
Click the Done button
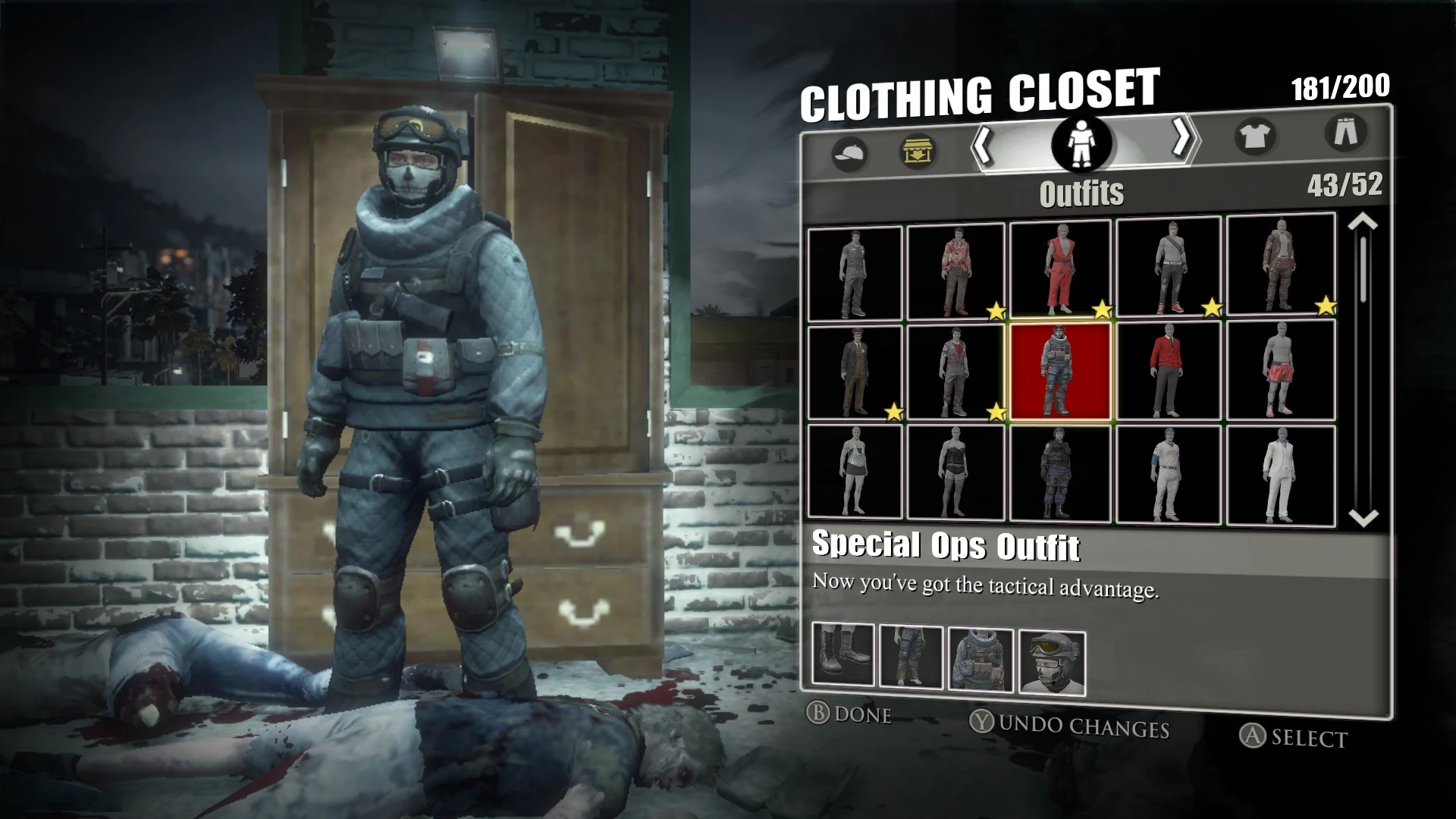[x=849, y=714]
